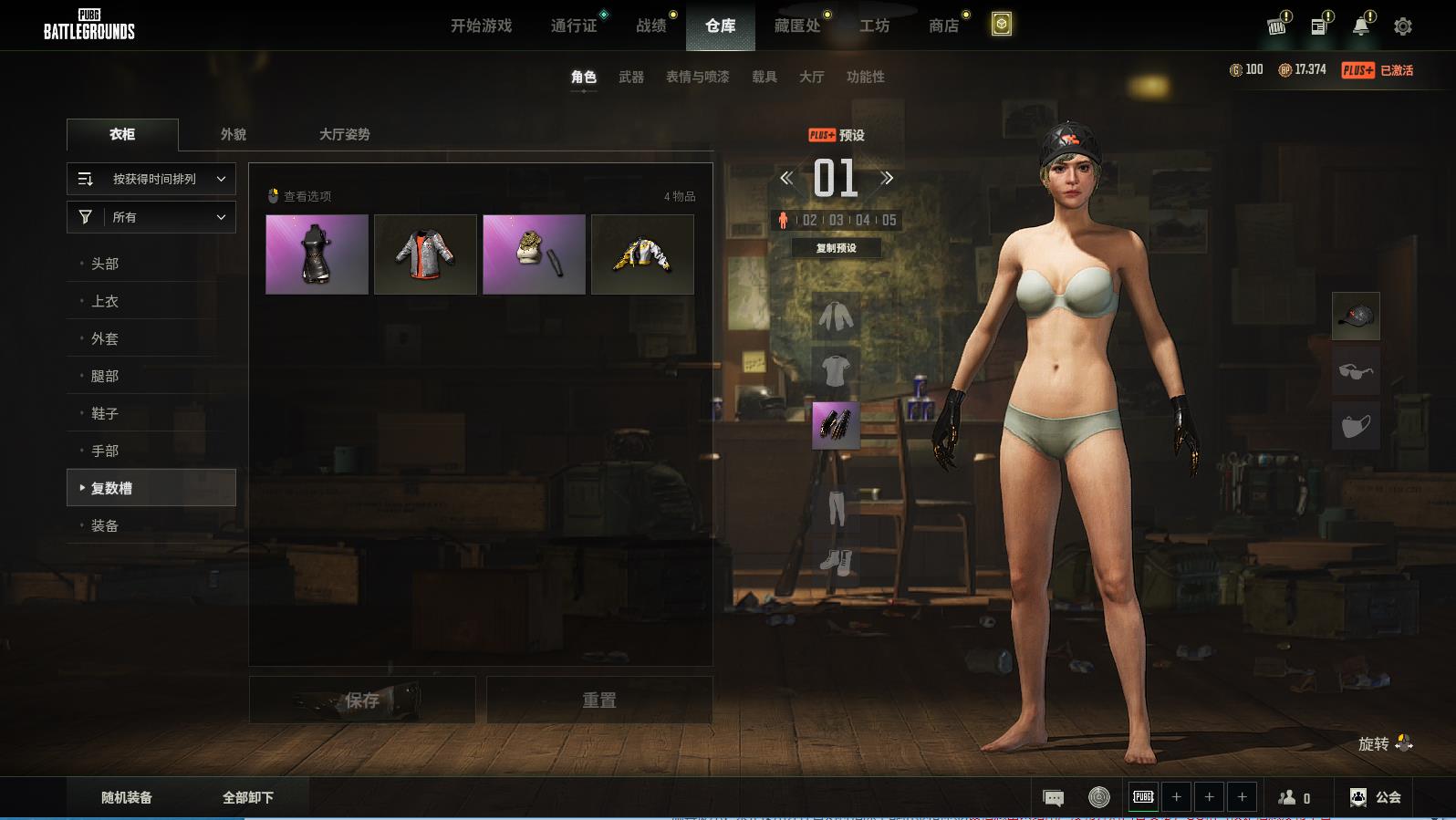The height and width of the screenshot is (820, 1456).
Task: Select the black dress item thumbnail
Action: pyautogui.click(x=317, y=254)
